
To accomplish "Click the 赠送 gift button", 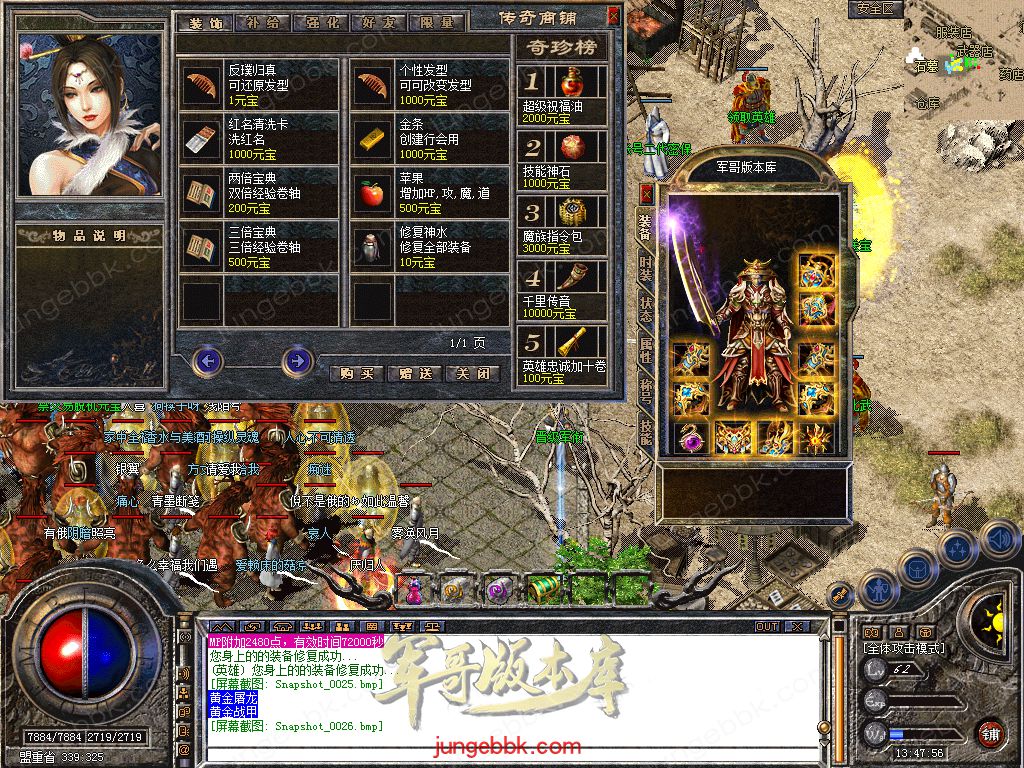I will coord(414,373).
